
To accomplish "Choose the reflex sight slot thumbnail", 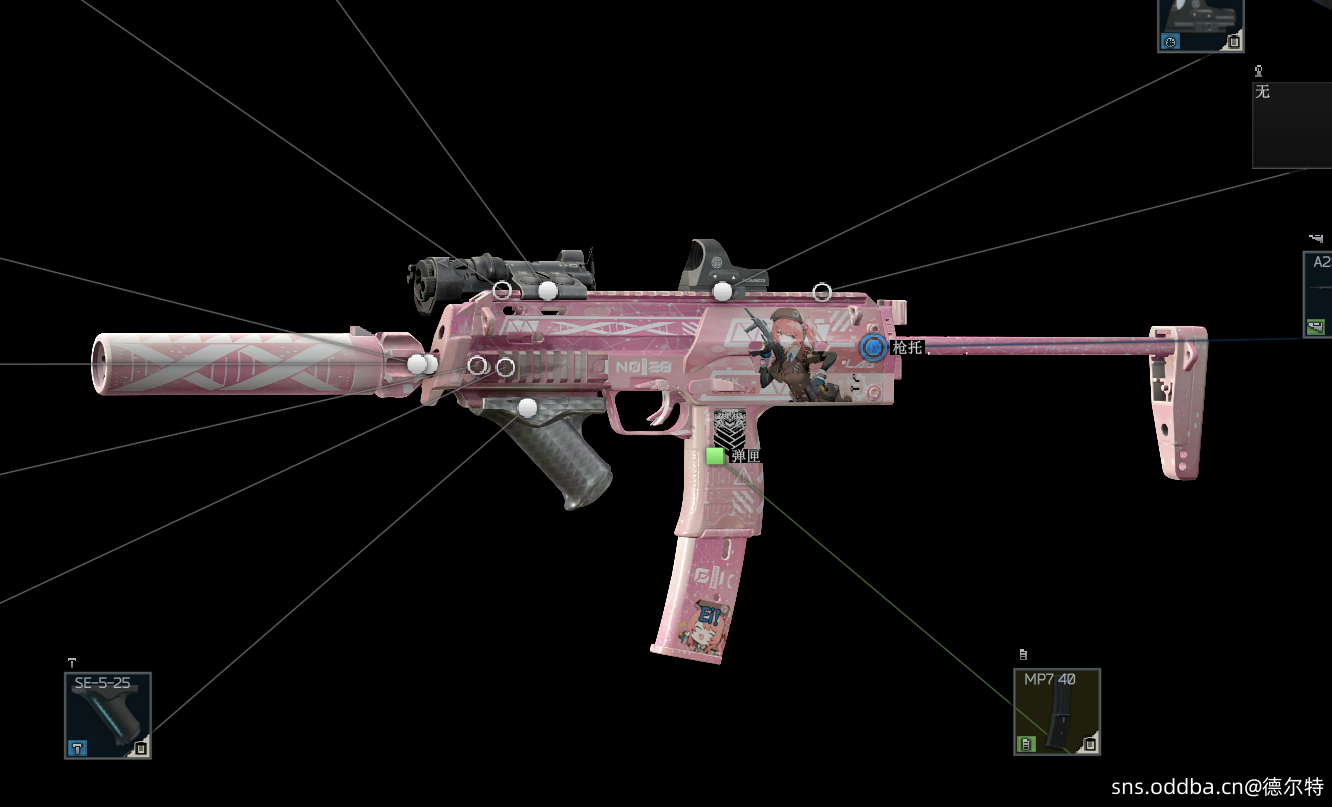I will [x=1200, y=24].
